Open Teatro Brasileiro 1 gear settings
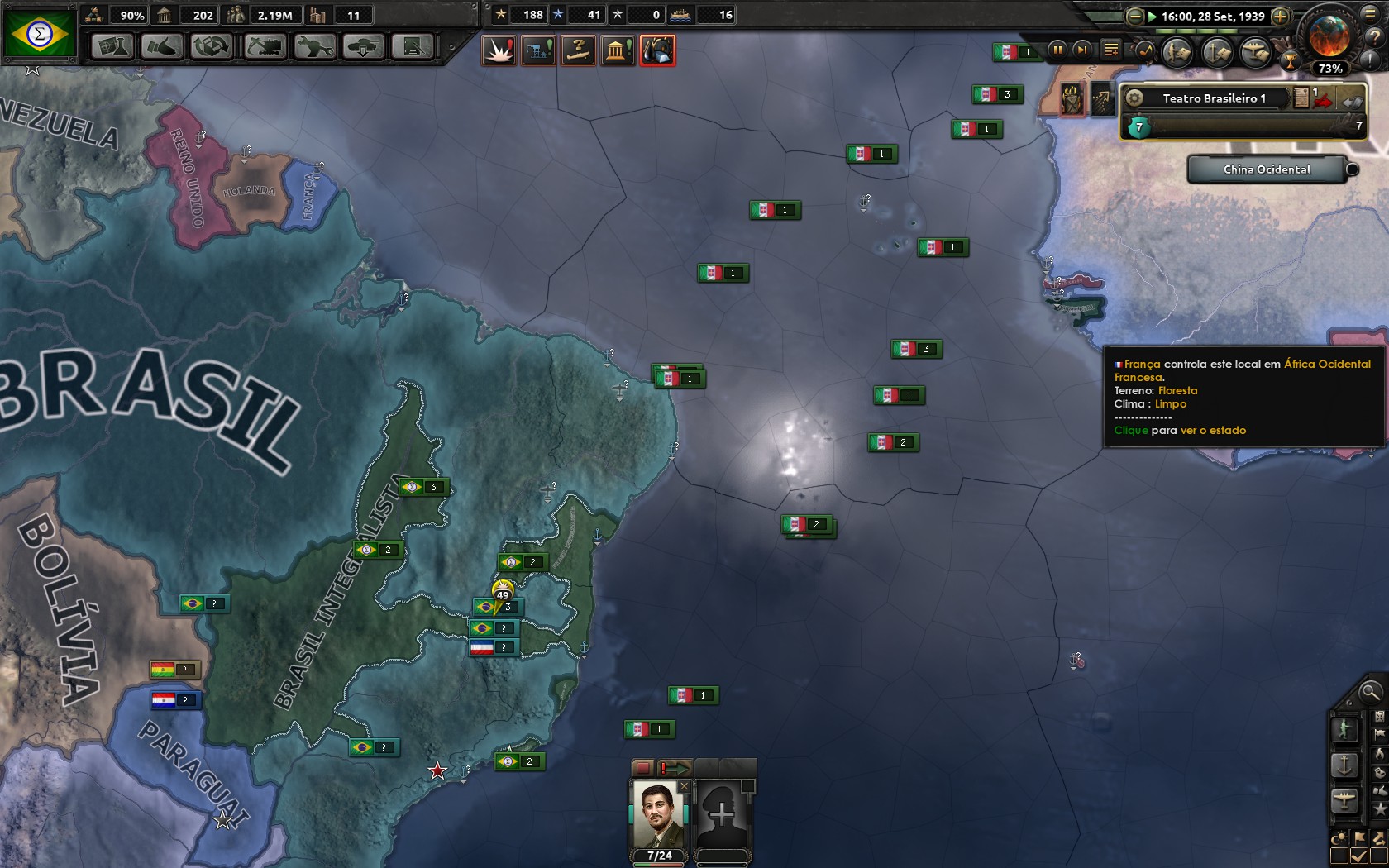Screen dimensions: 1389x868 click(x=1135, y=98)
